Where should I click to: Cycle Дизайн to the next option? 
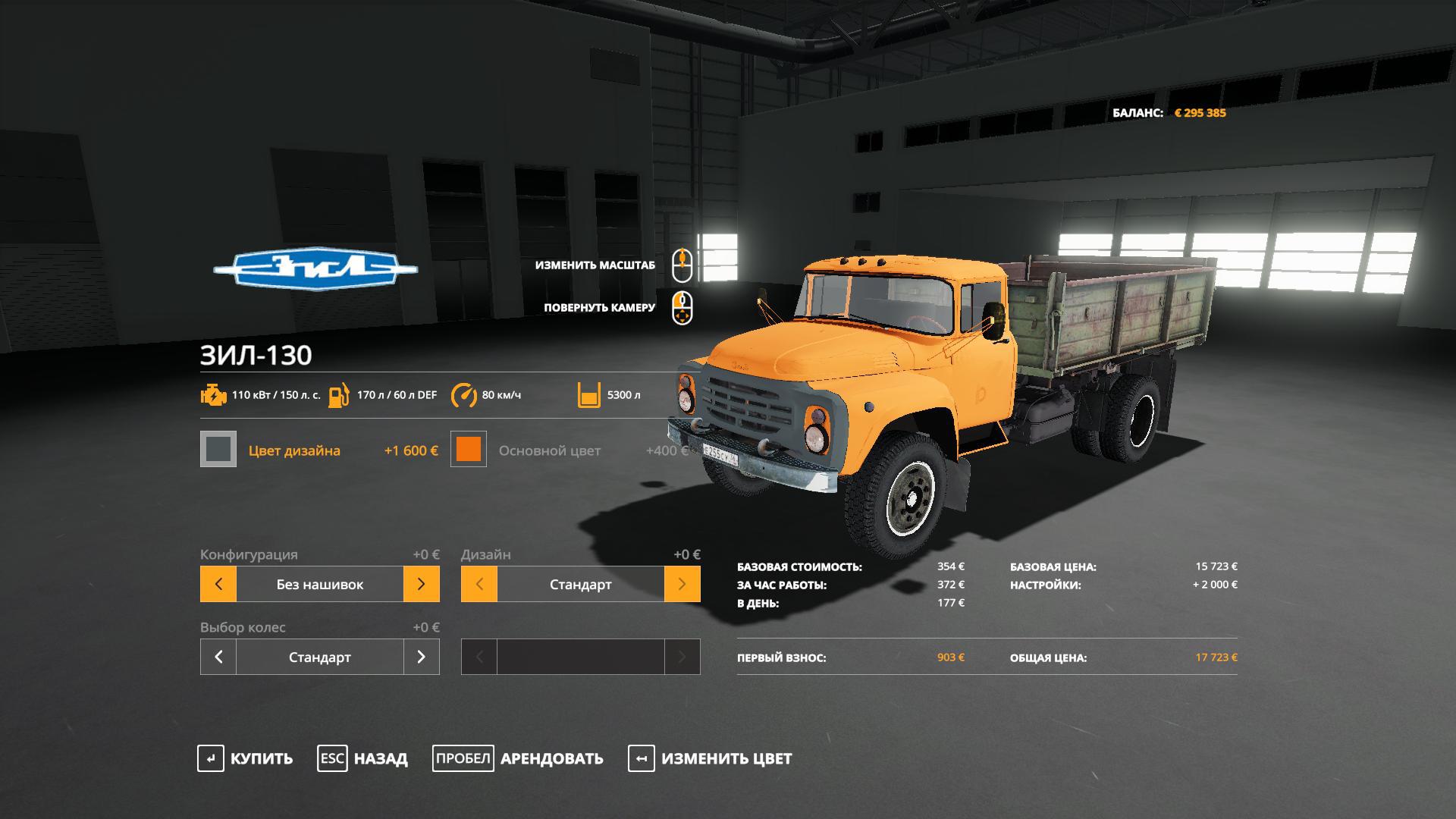tap(682, 584)
